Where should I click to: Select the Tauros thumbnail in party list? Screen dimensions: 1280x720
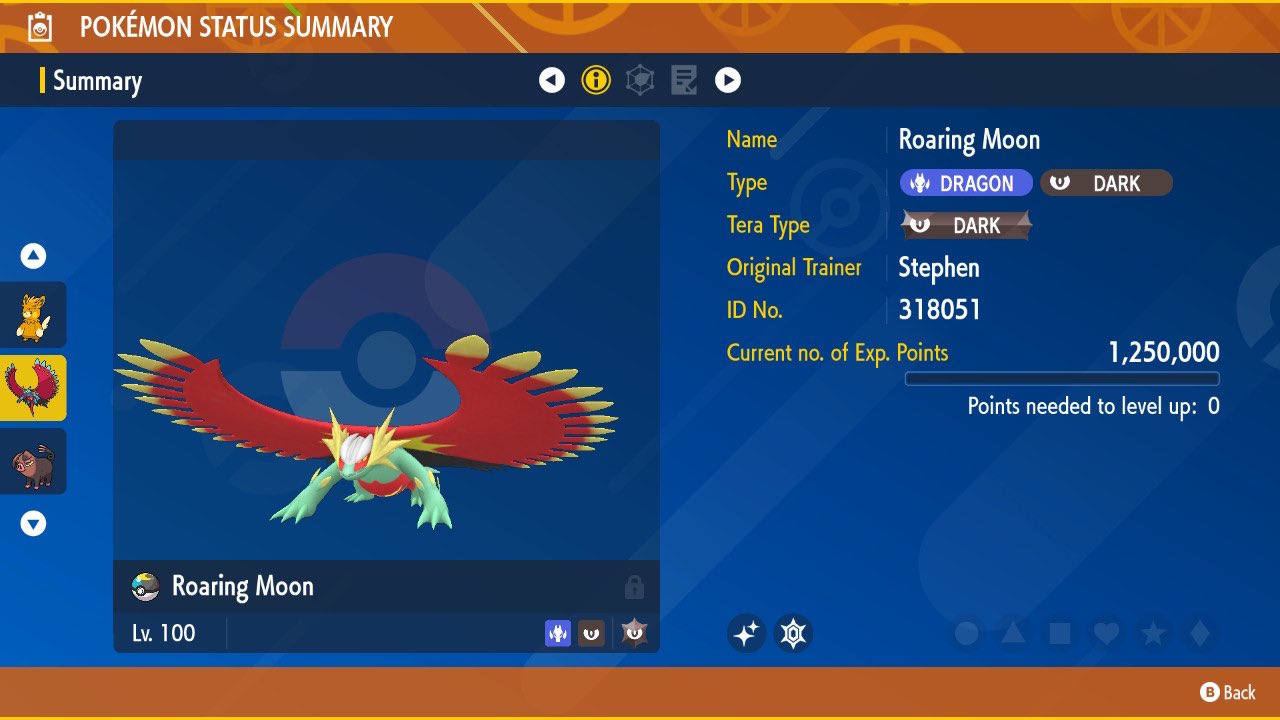(33, 461)
